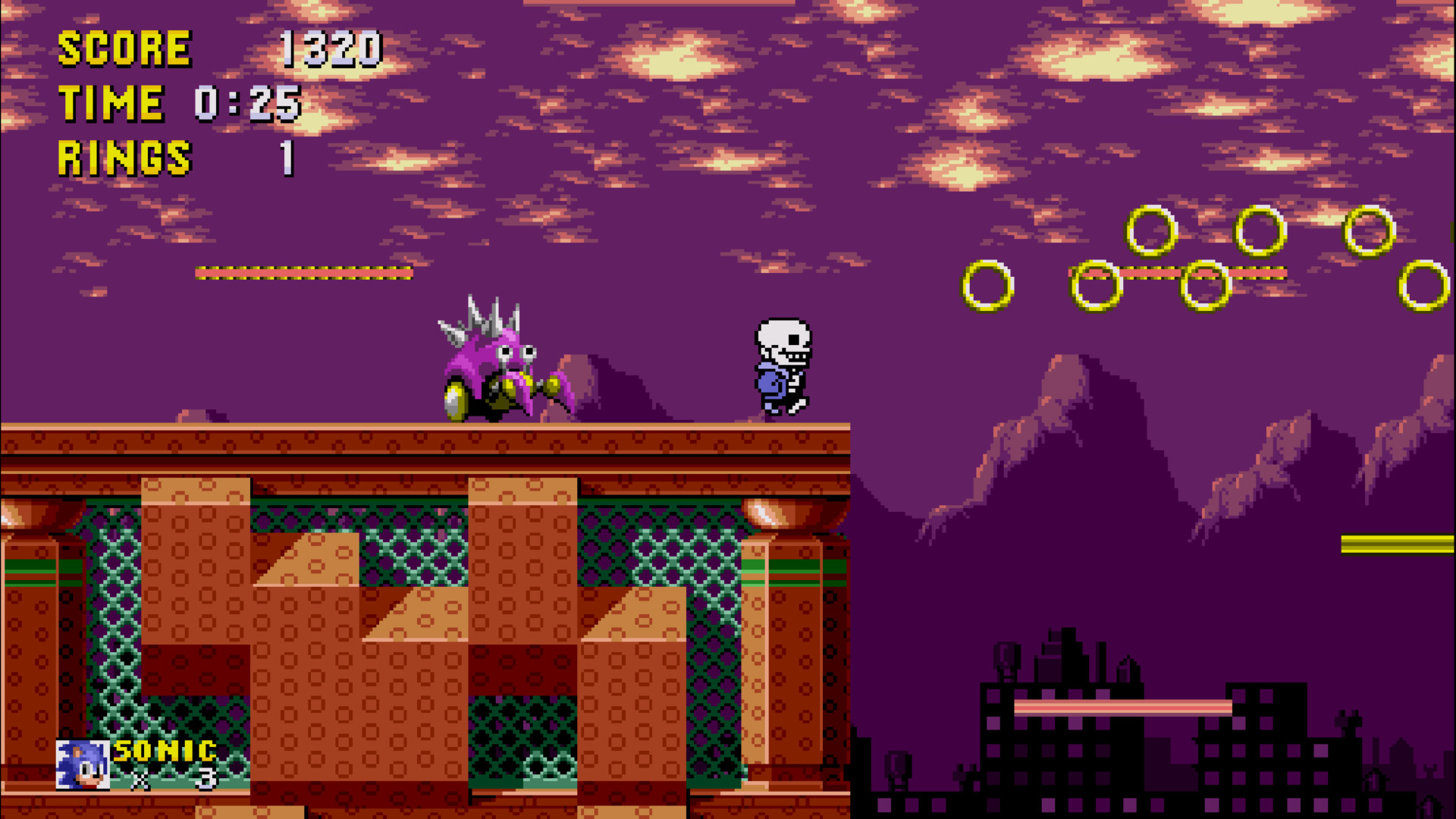Image resolution: width=1456 pixels, height=819 pixels.
Task: Select the SONIC name label
Action: 163,752
